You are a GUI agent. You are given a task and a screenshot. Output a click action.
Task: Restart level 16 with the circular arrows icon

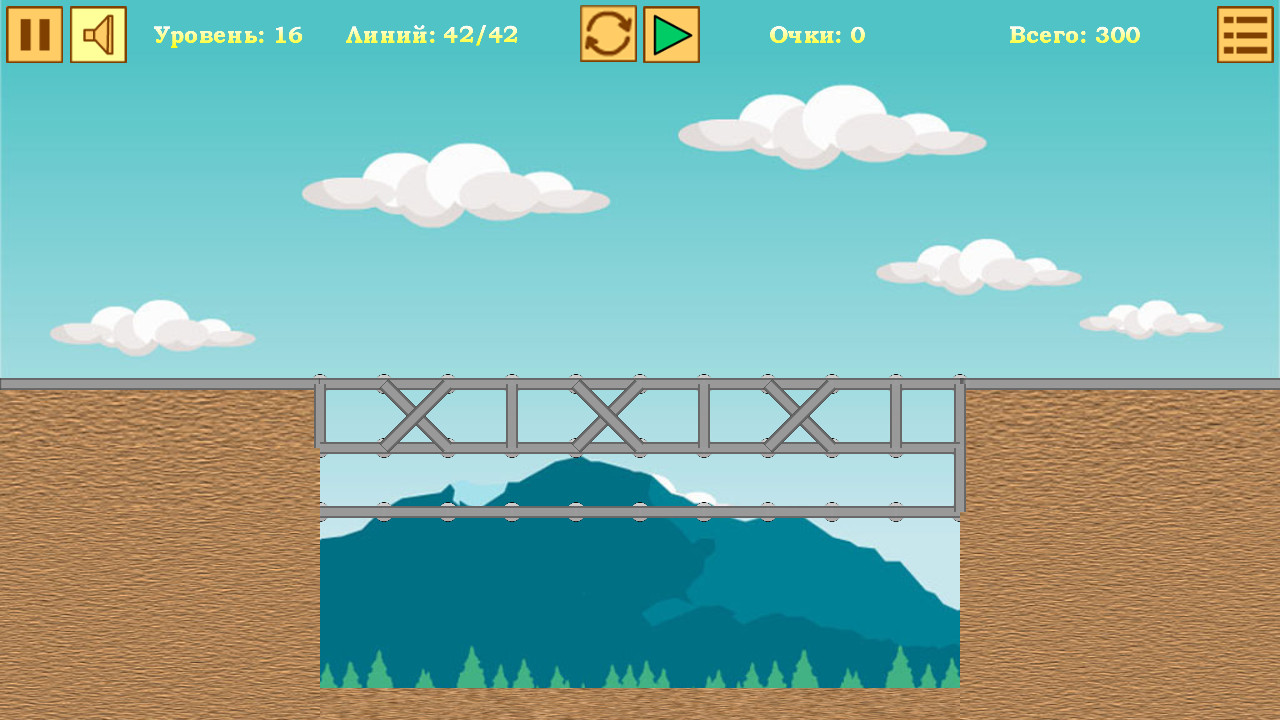point(608,33)
